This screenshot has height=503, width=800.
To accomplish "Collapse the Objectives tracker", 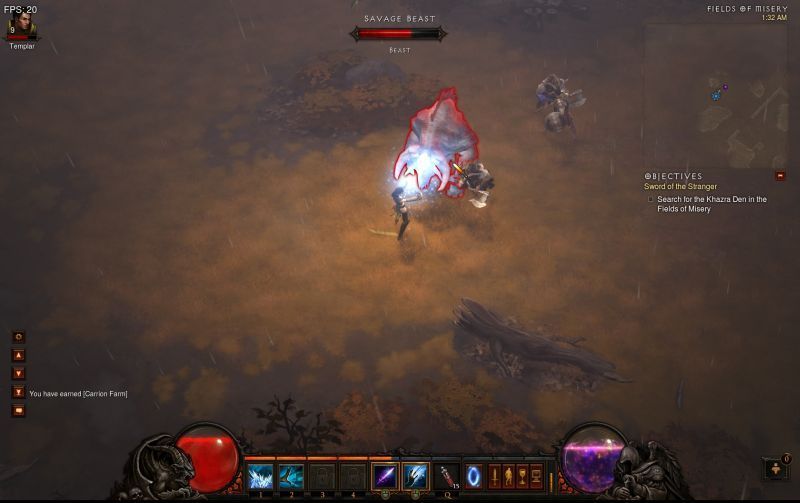I will [x=780, y=176].
